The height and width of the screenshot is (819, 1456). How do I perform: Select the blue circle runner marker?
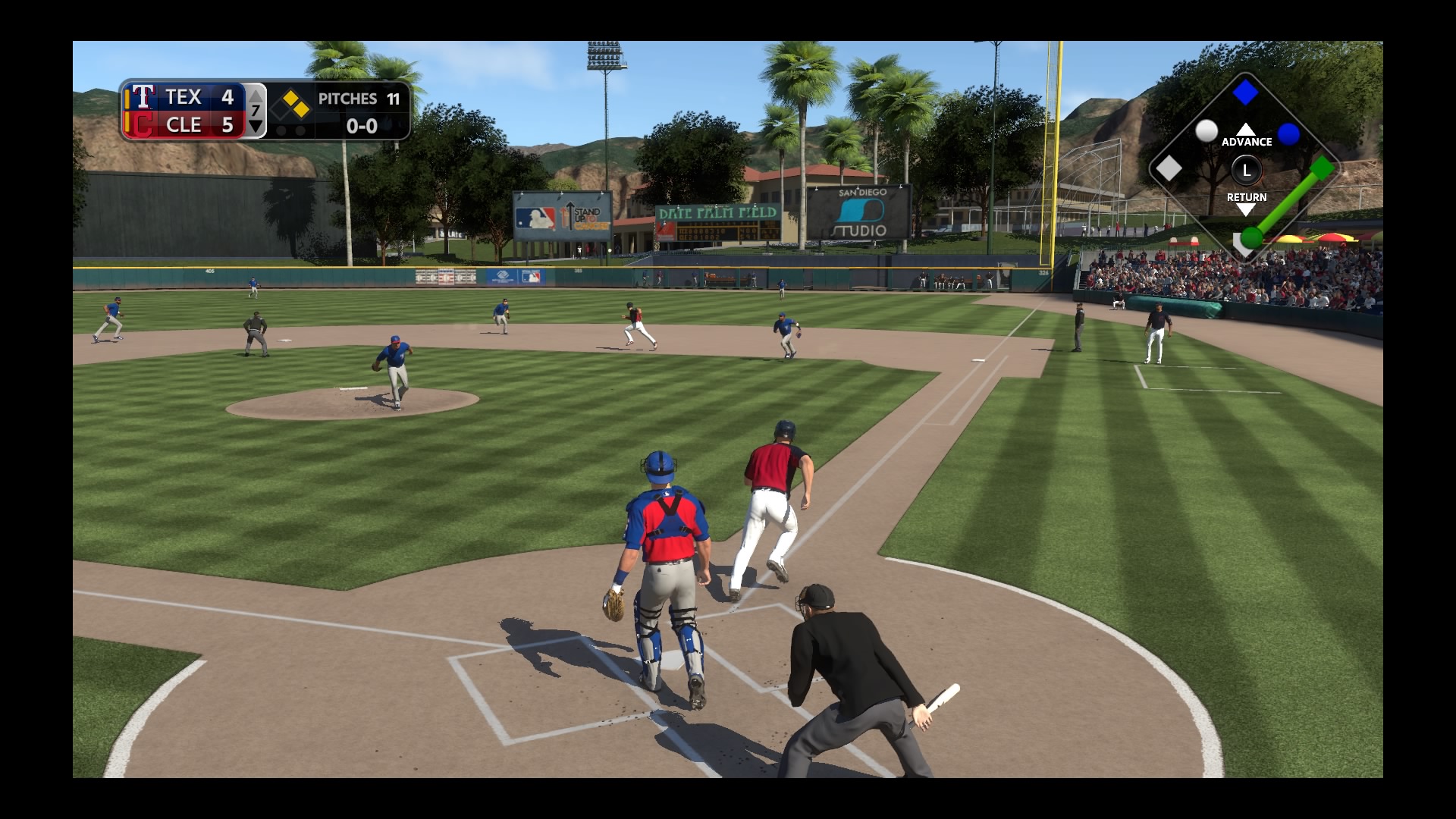tap(1288, 134)
